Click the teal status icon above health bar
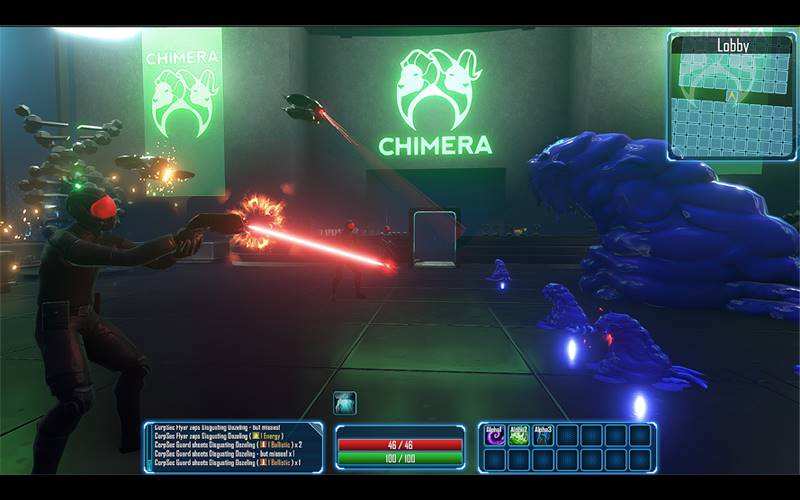Viewport: 800px width, 500px height. tap(344, 403)
